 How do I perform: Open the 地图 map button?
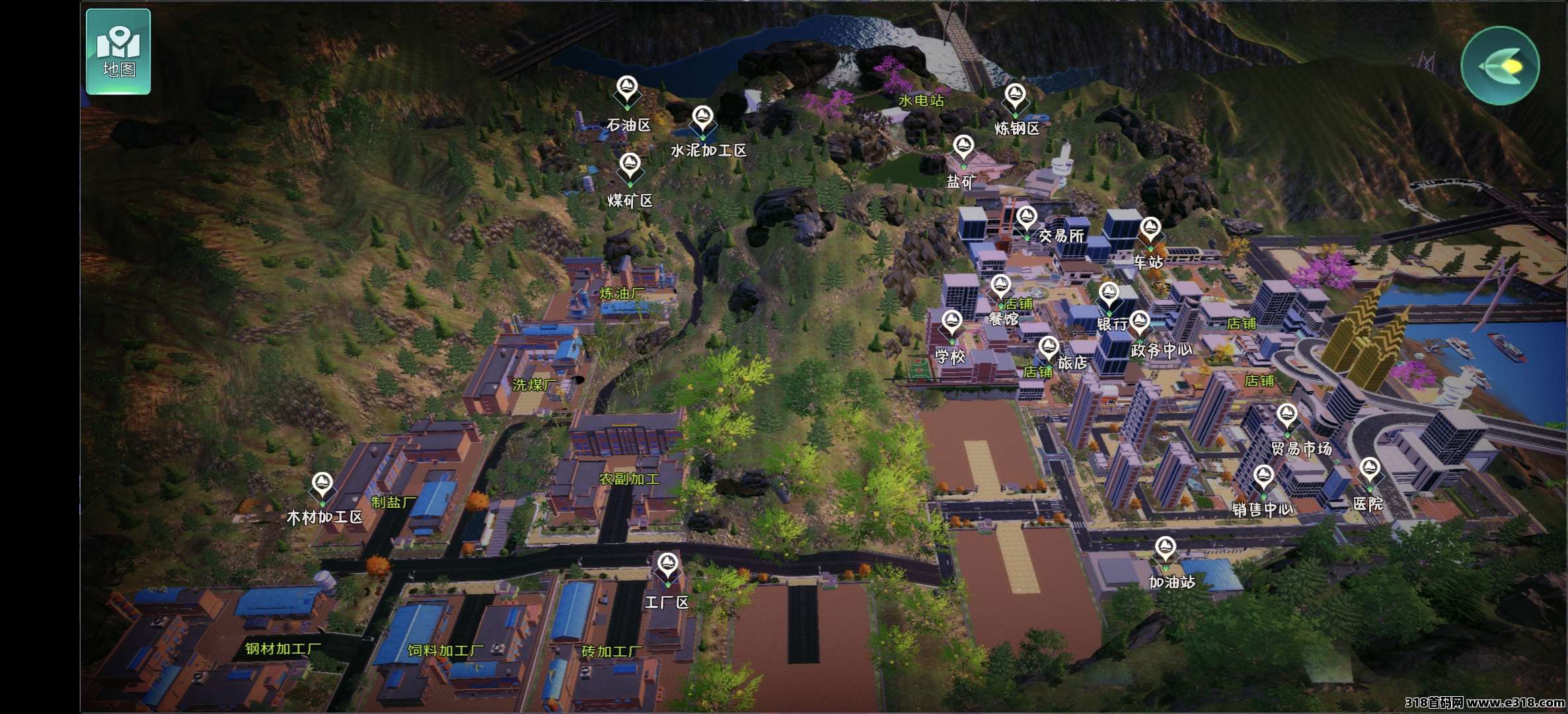[x=118, y=51]
